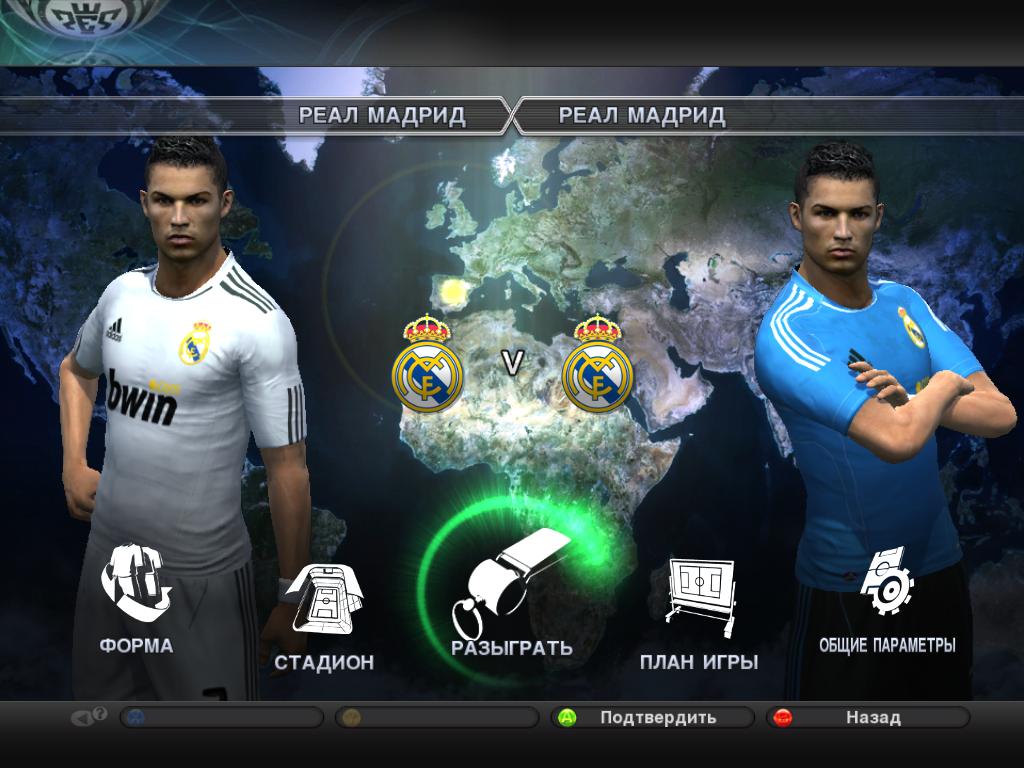Open the План игры game plan
The height and width of the screenshot is (768, 1024).
coord(699,612)
